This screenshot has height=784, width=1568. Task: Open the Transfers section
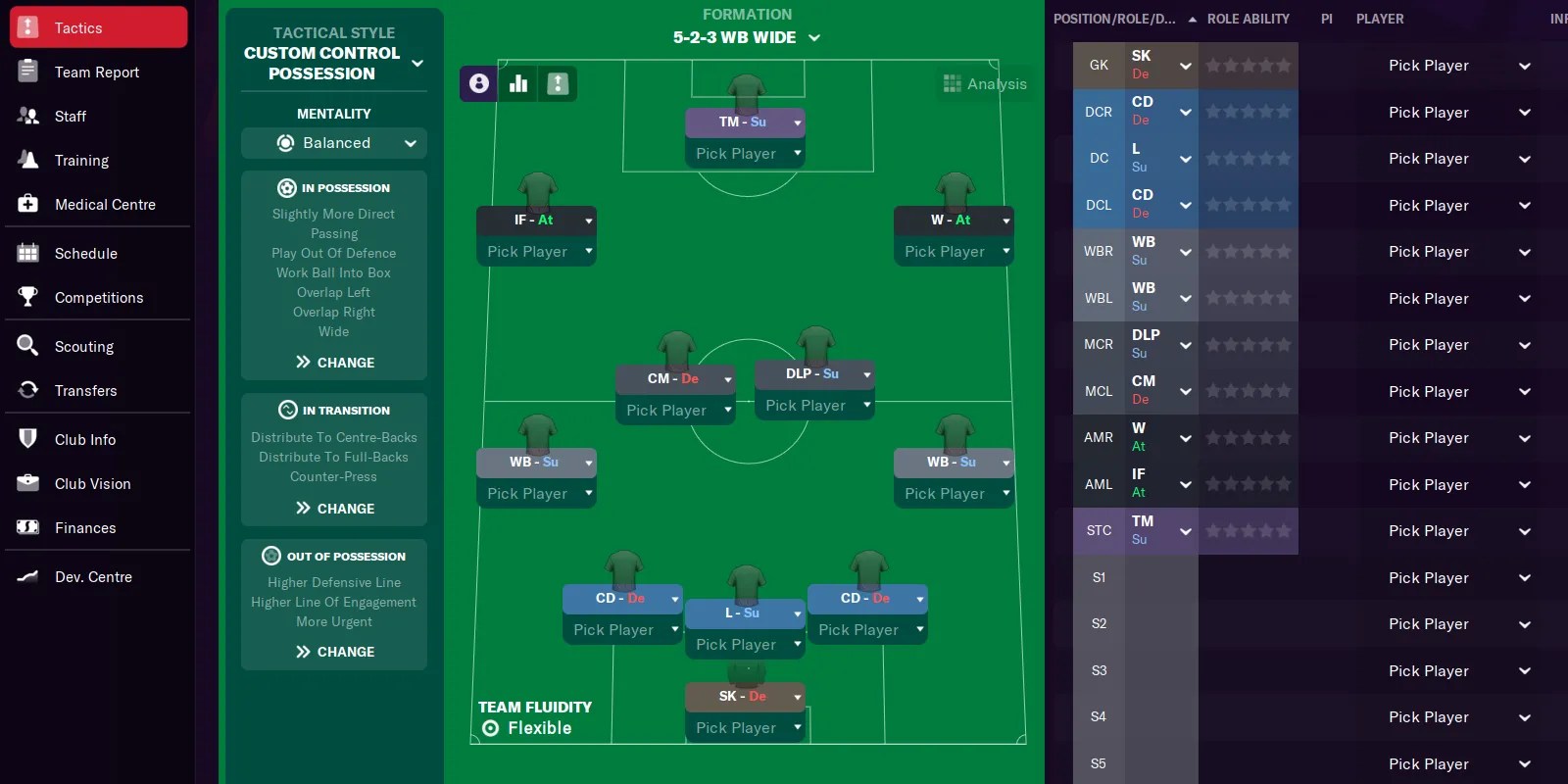point(86,390)
